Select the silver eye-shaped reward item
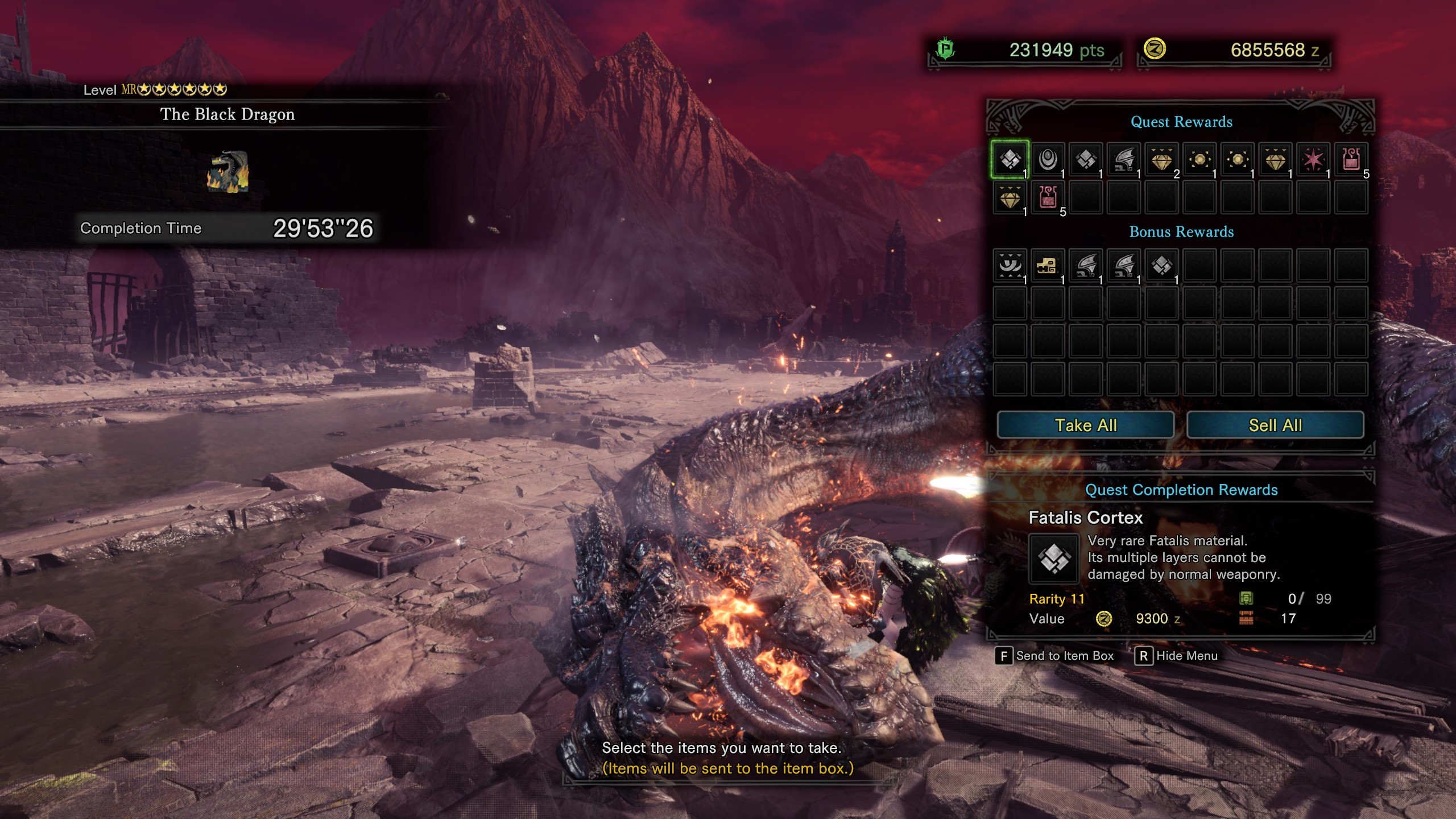1456x819 pixels. click(1048, 160)
